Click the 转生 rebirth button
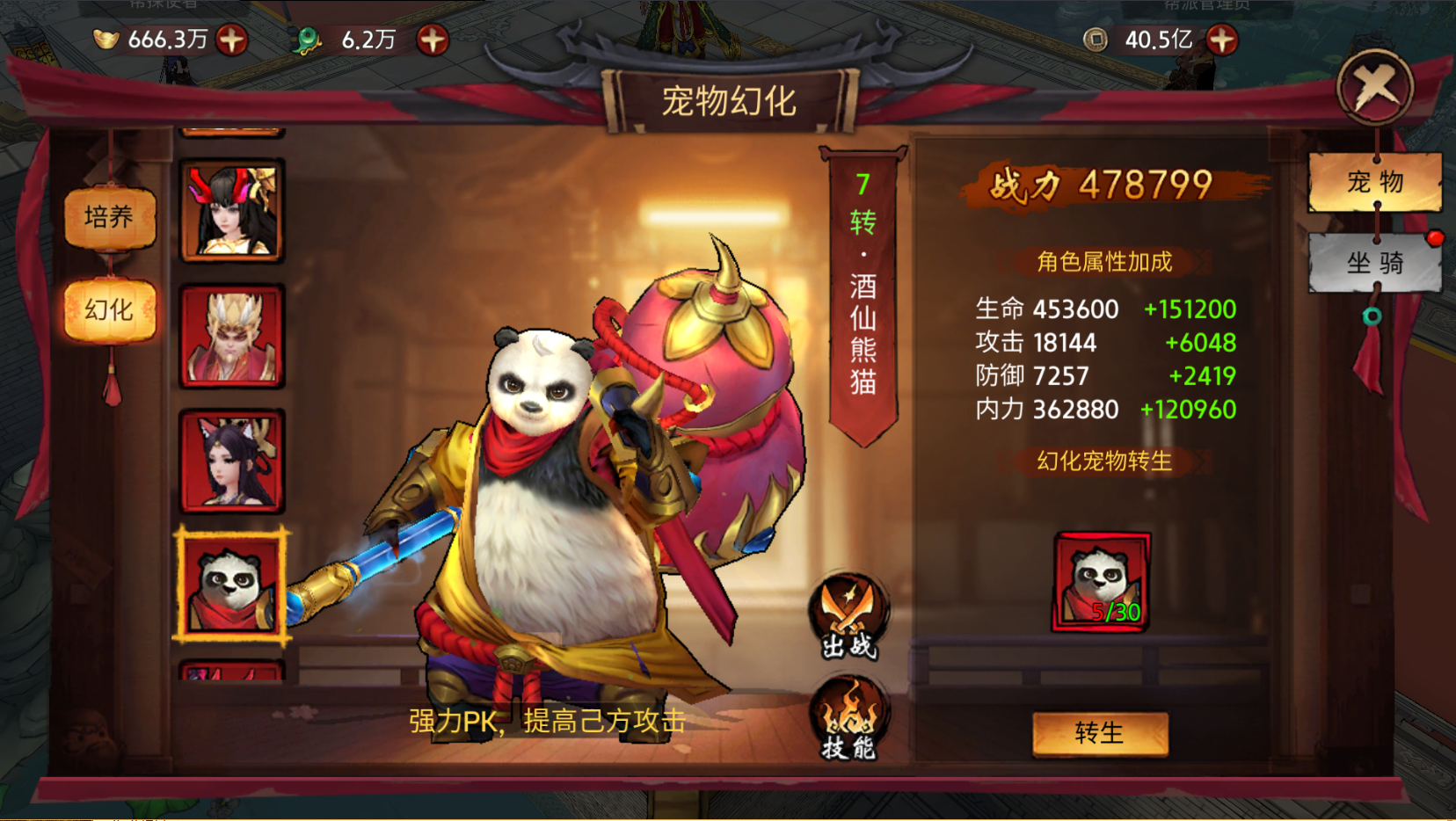The image size is (1456, 821). coord(1099,733)
